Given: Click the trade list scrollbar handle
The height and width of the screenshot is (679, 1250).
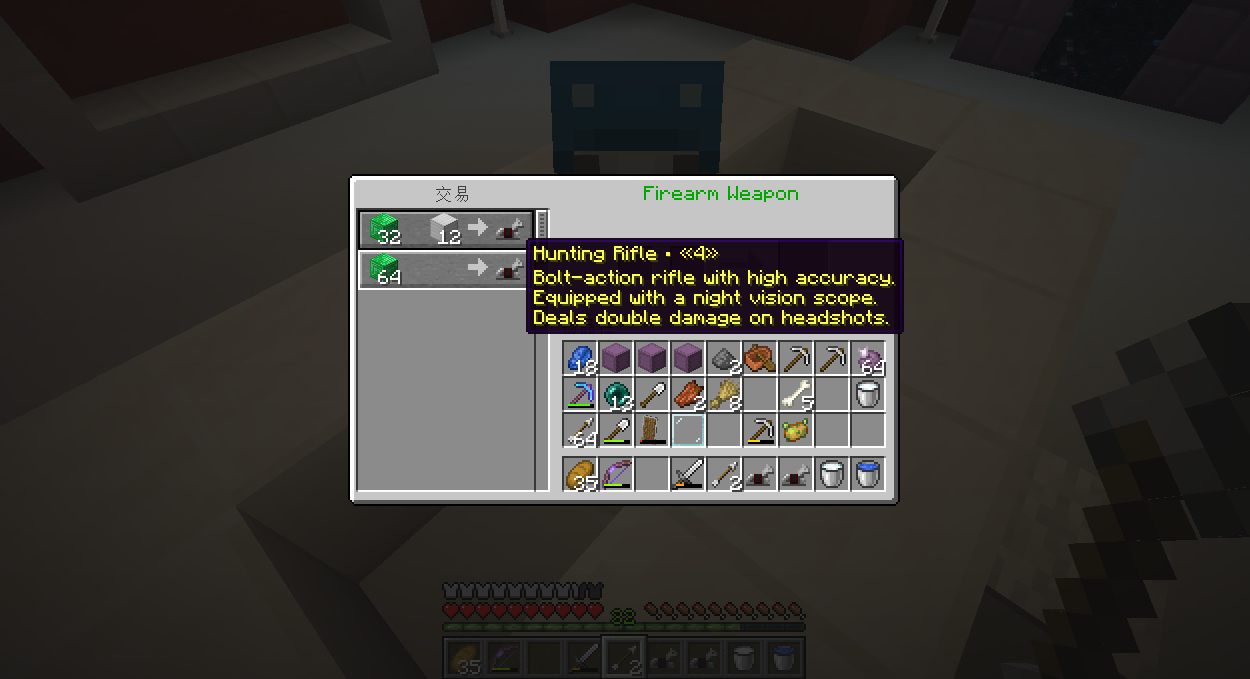Looking at the screenshot, I should (x=542, y=225).
